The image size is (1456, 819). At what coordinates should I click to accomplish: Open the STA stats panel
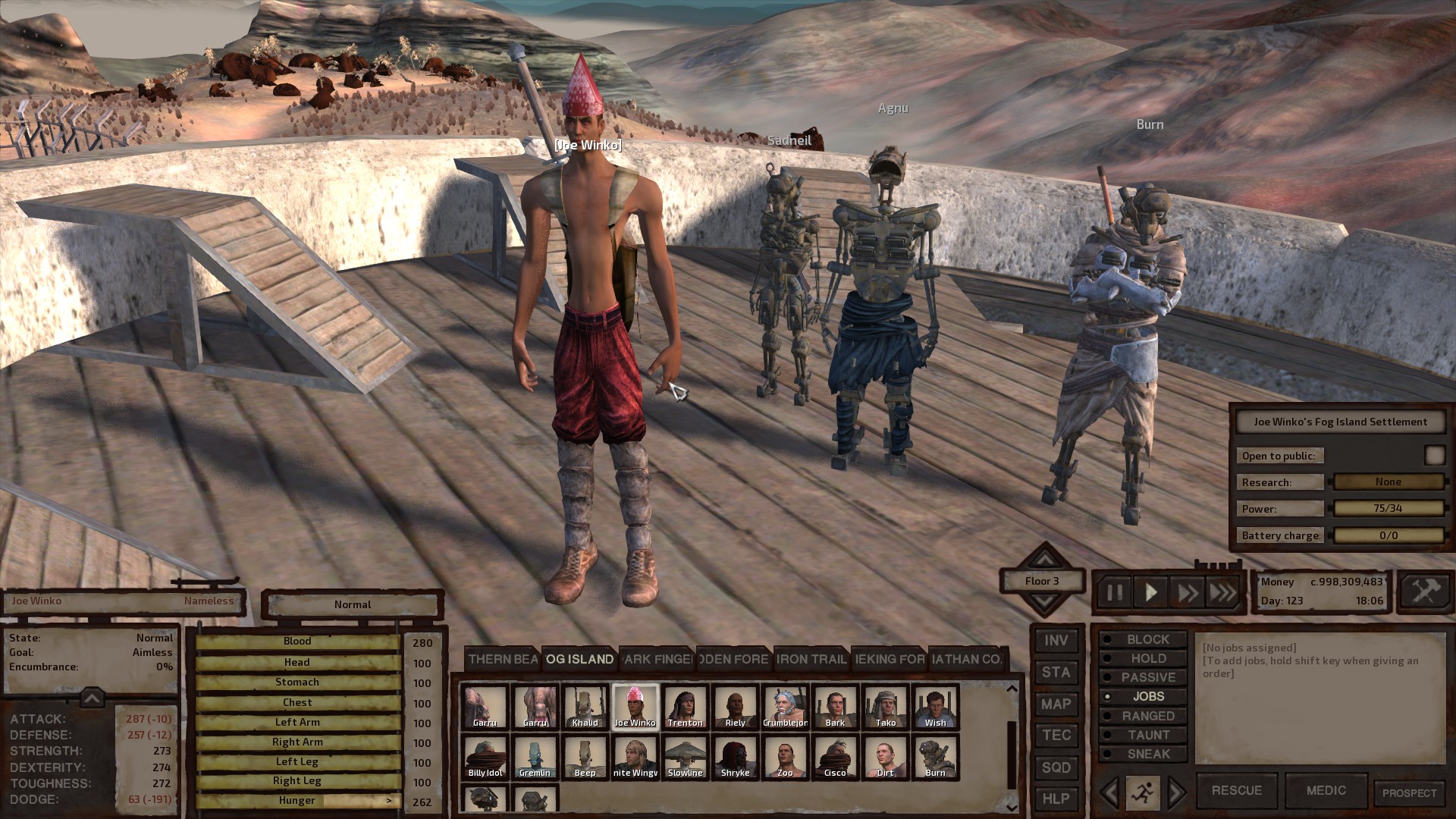pos(1056,673)
